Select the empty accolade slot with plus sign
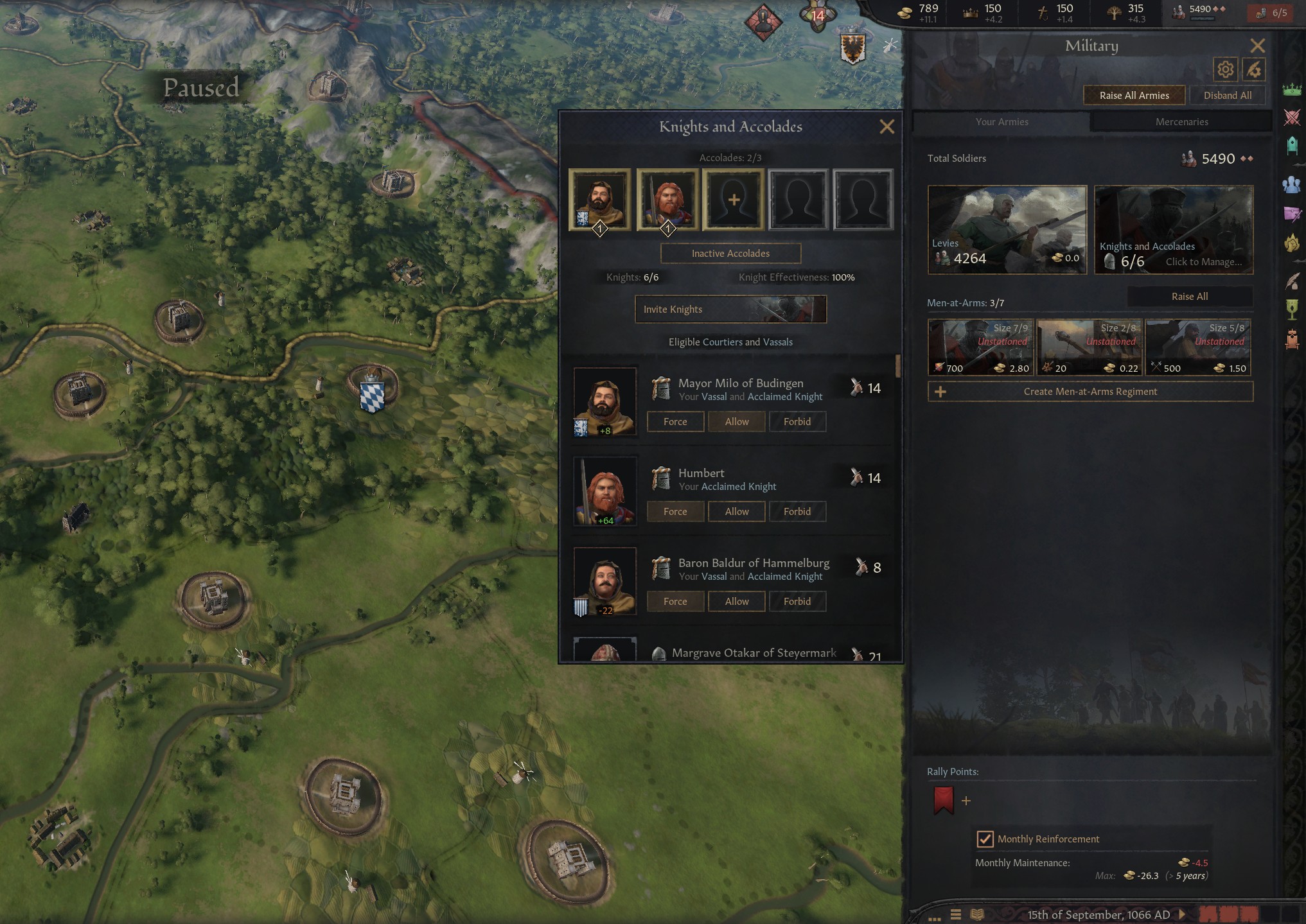Screen dimensions: 1306x924 pos(733,200)
